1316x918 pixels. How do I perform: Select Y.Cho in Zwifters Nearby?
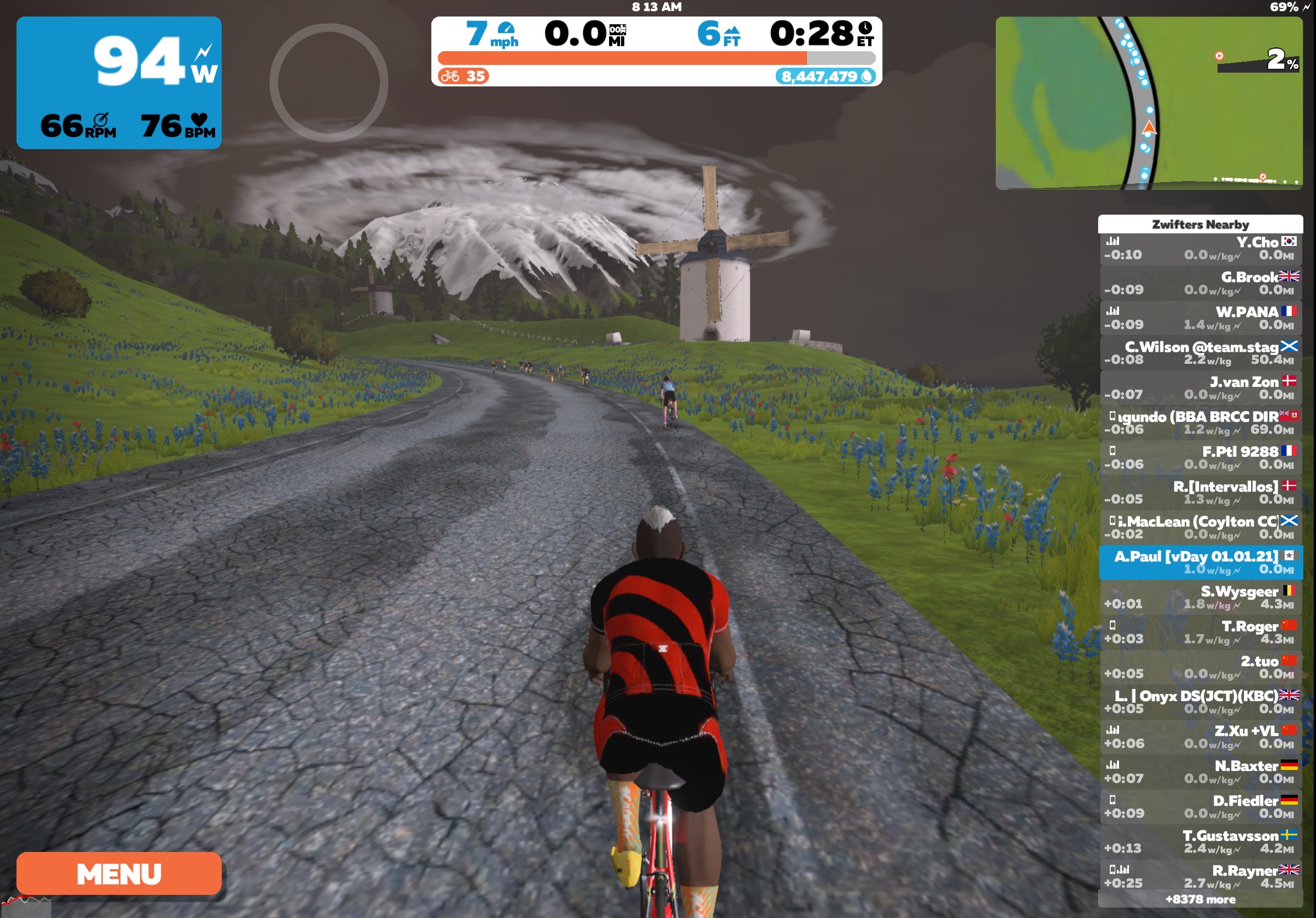(x=1200, y=248)
